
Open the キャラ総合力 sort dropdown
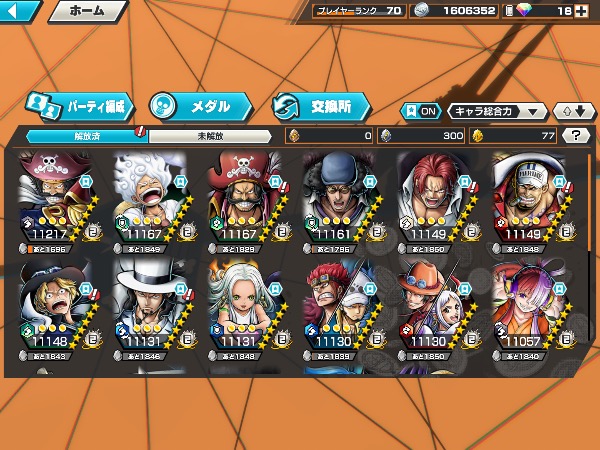coord(497,111)
